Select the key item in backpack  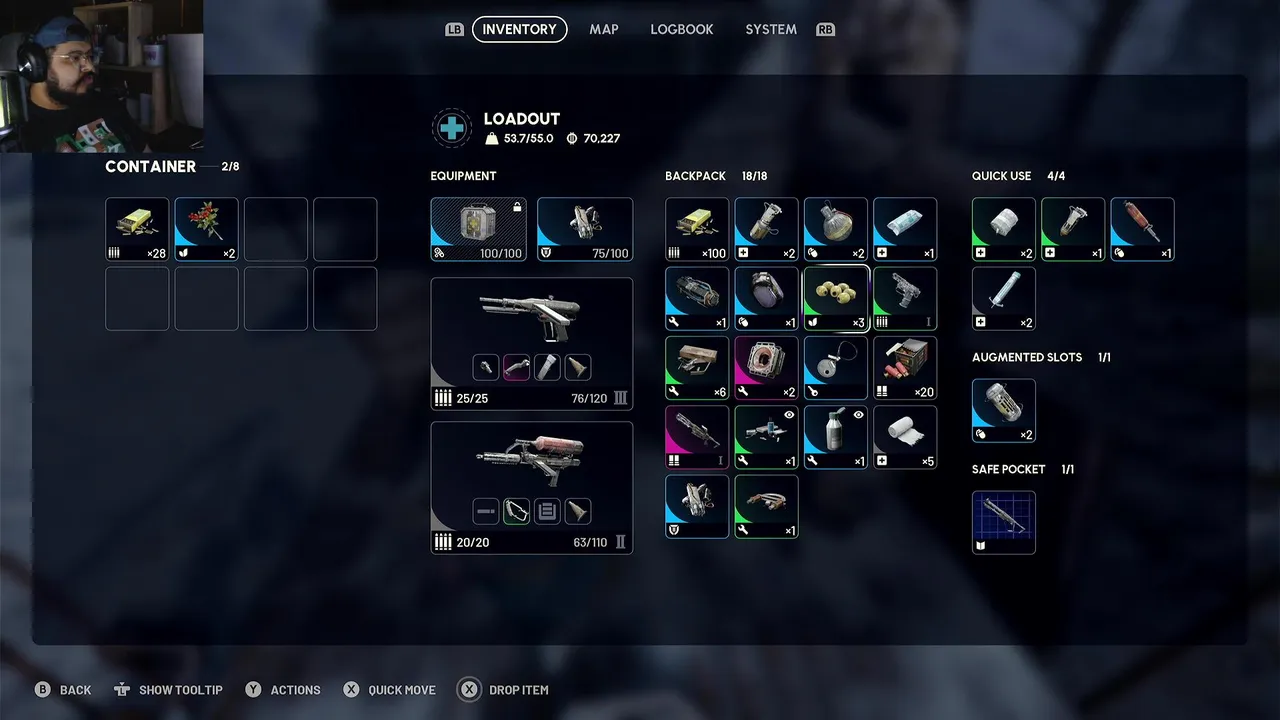tap(835, 367)
